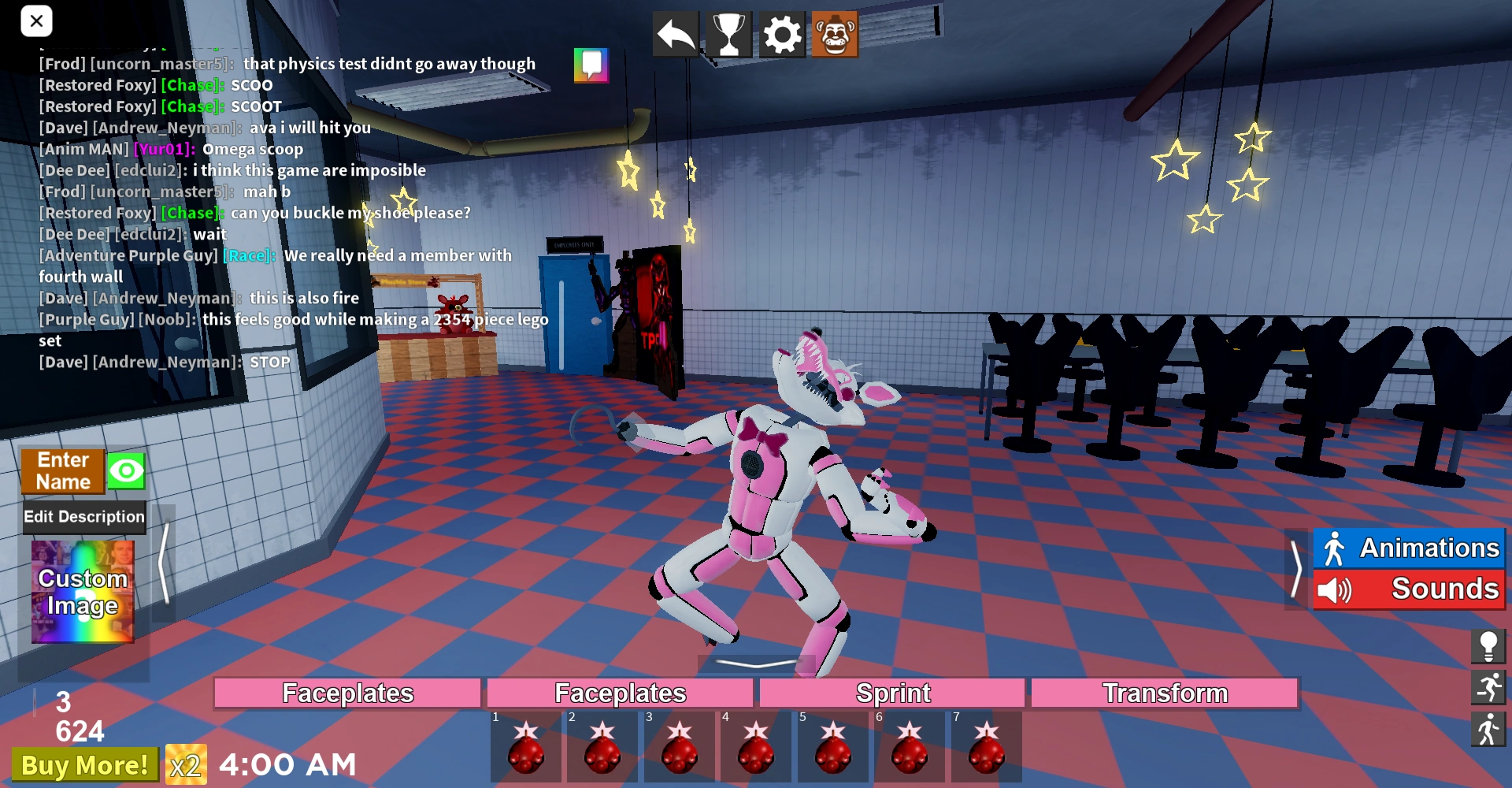The width and height of the screenshot is (1512, 788).
Task: Click the orange Freddy face icon
Action: pos(835,33)
